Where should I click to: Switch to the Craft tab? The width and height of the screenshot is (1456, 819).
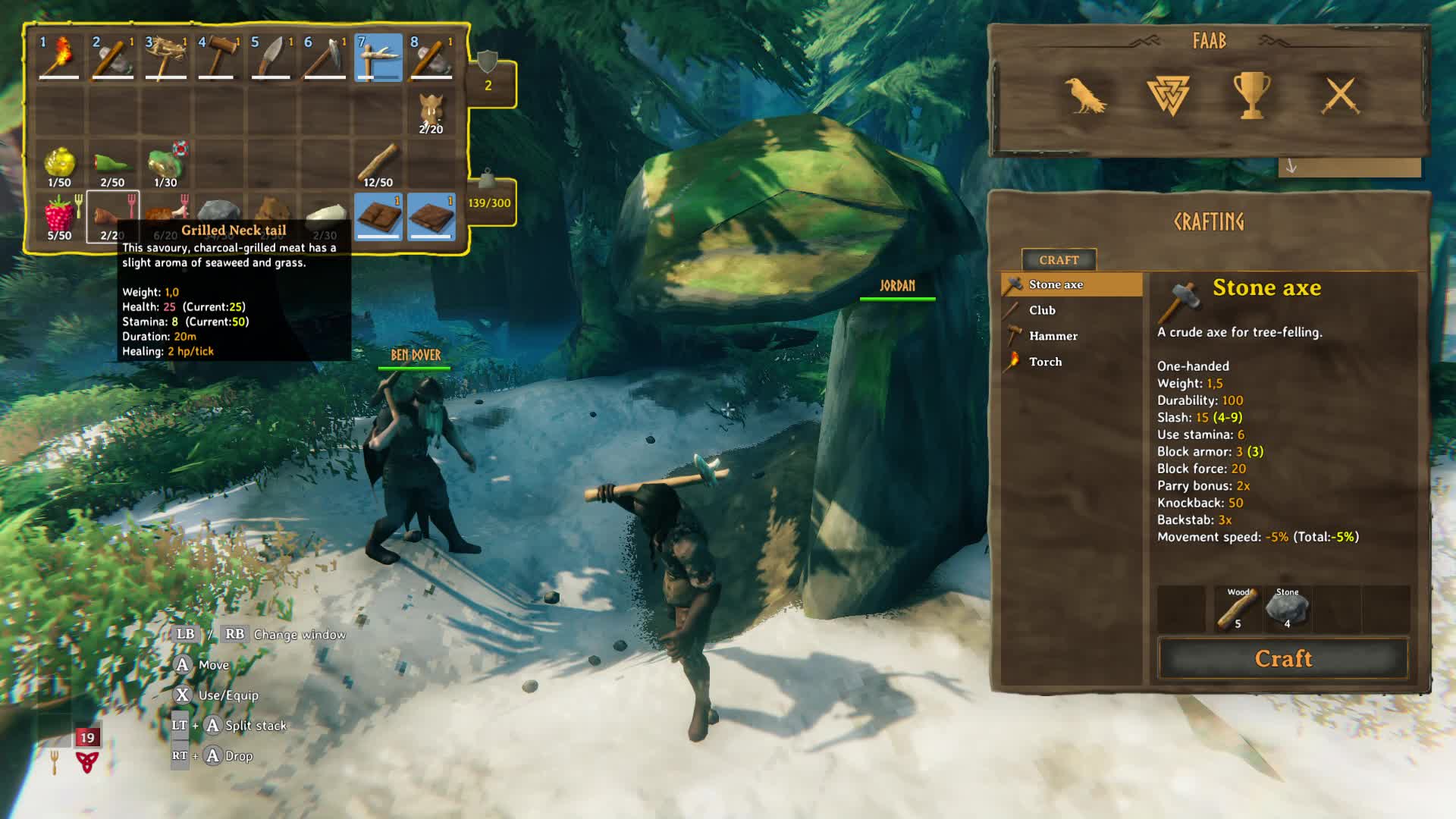click(1059, 260)
